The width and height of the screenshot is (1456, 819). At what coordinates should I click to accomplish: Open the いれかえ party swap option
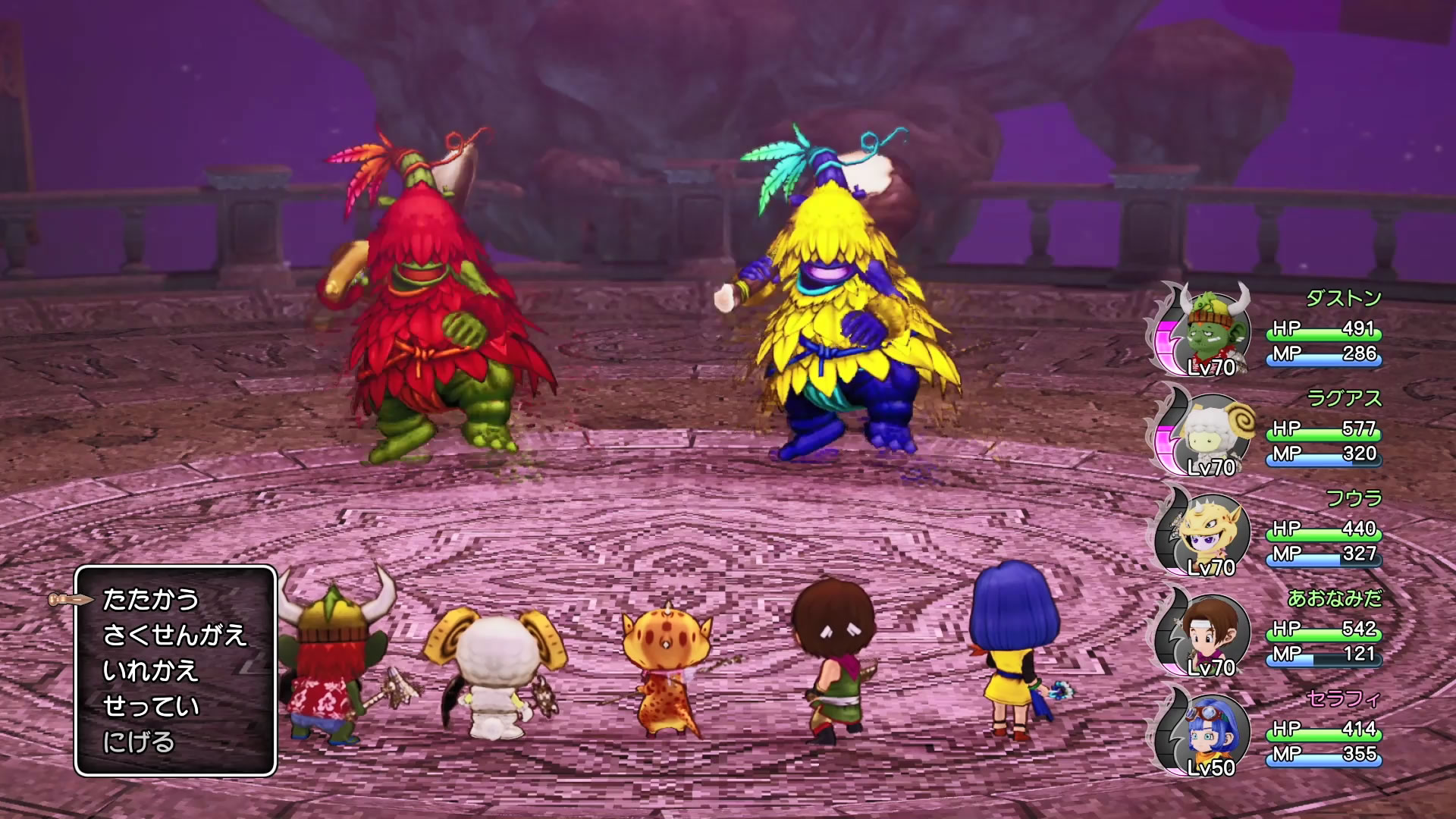click(150, 670)
